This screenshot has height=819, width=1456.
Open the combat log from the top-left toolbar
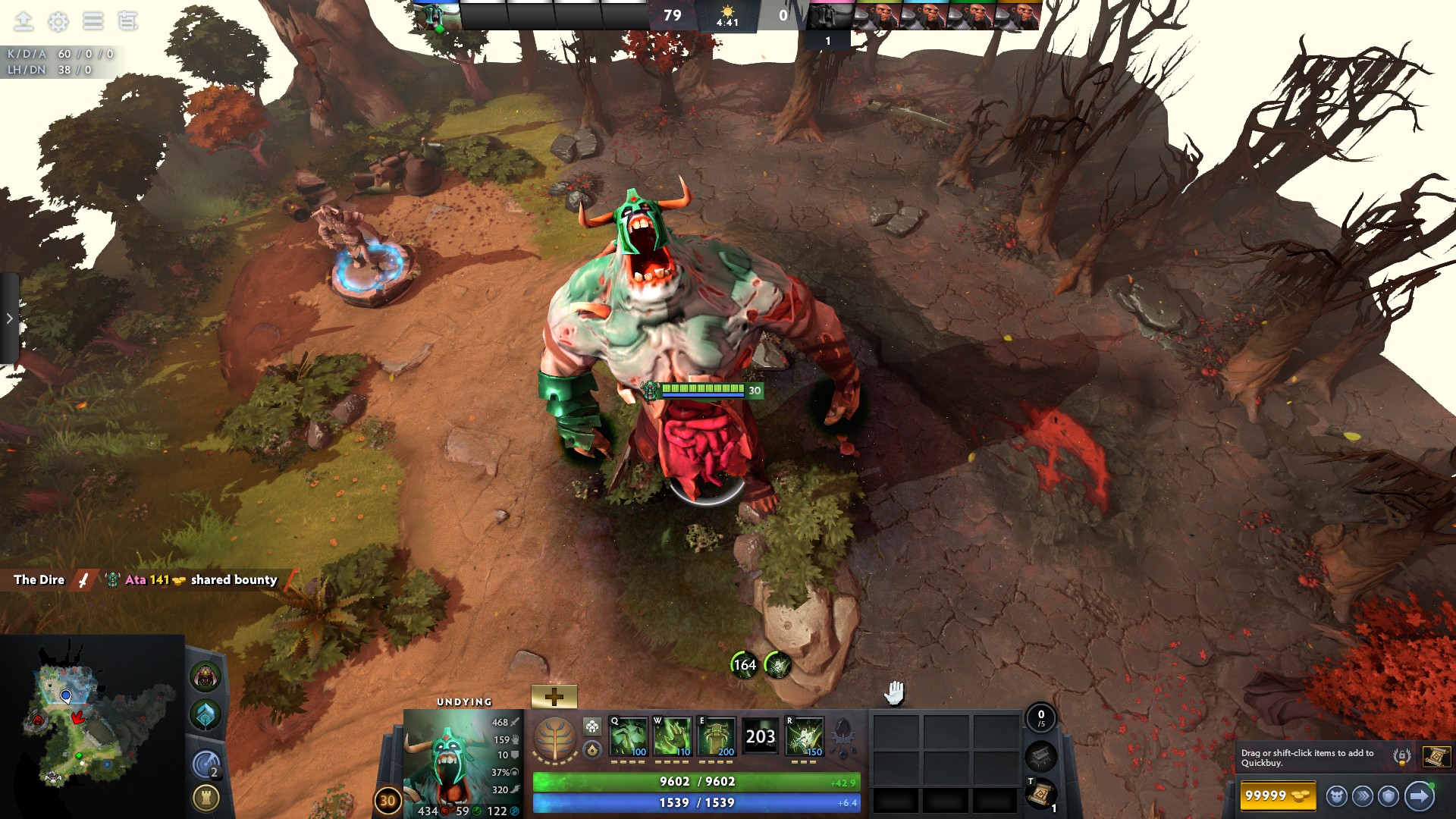pos(127,21)
